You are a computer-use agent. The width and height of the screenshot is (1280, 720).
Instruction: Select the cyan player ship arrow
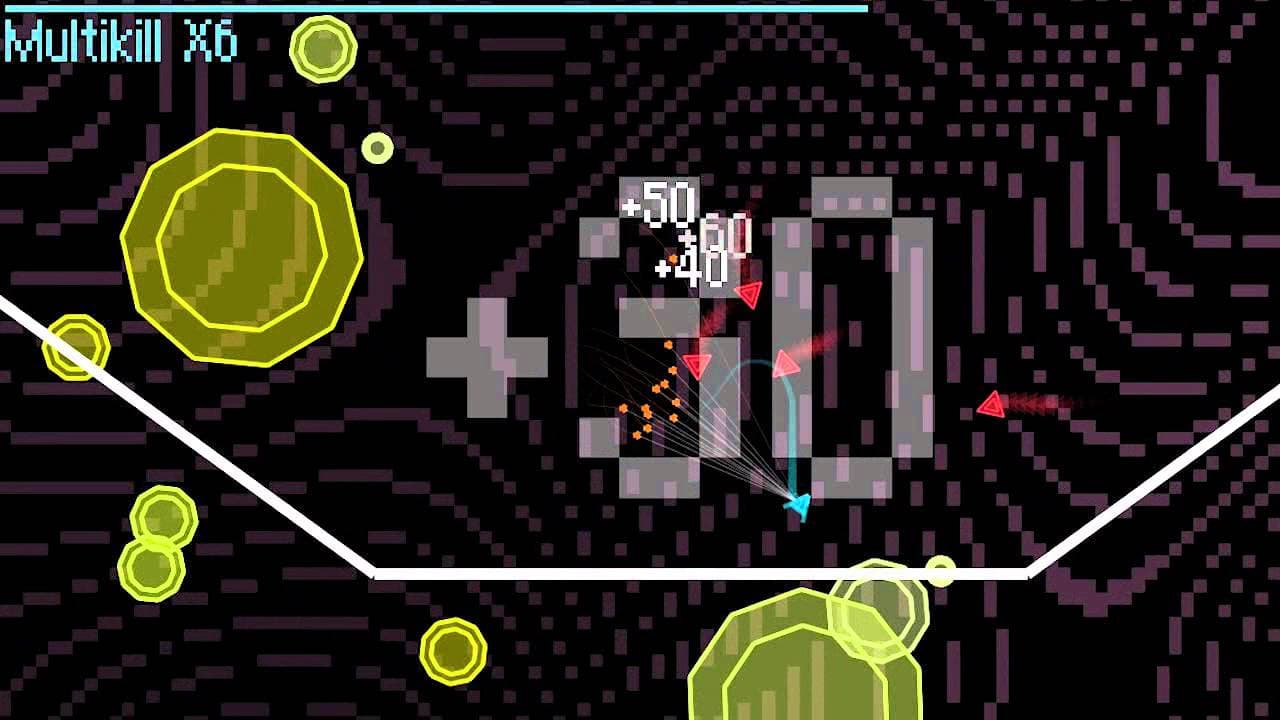[x=797, y=505]
